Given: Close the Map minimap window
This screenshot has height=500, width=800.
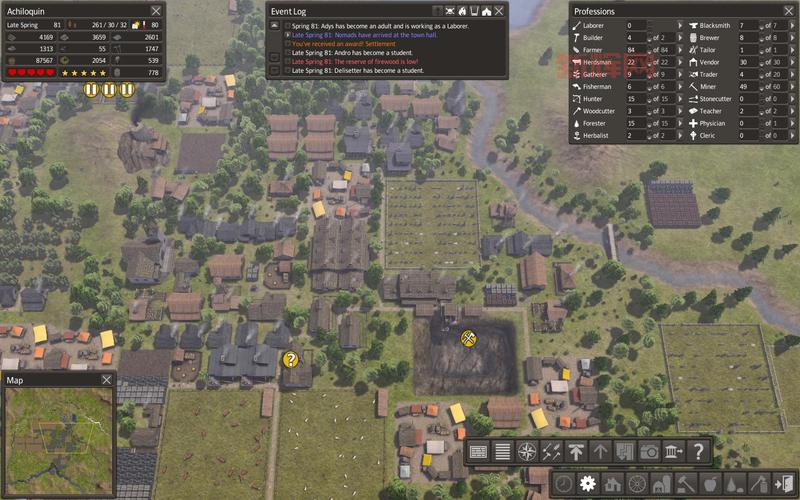Looking at the screenshot, I should (107, 380).
